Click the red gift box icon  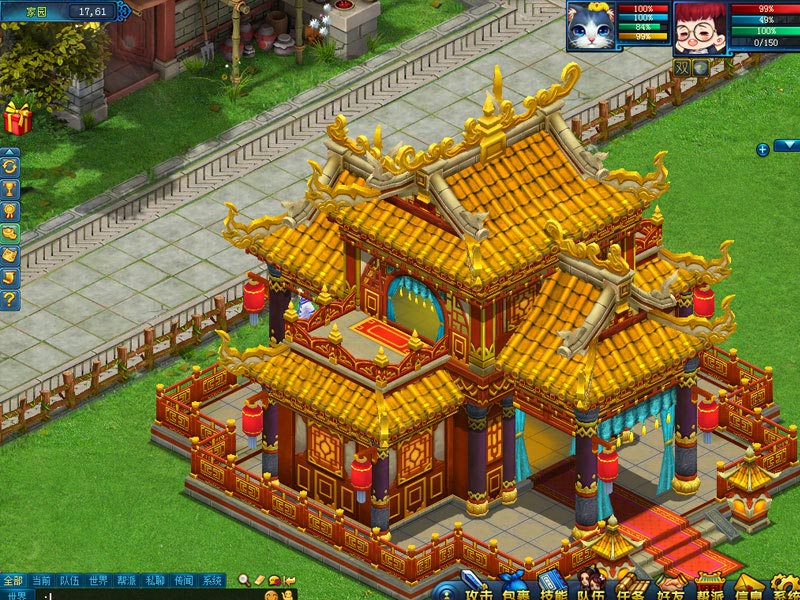pos(17,118)
